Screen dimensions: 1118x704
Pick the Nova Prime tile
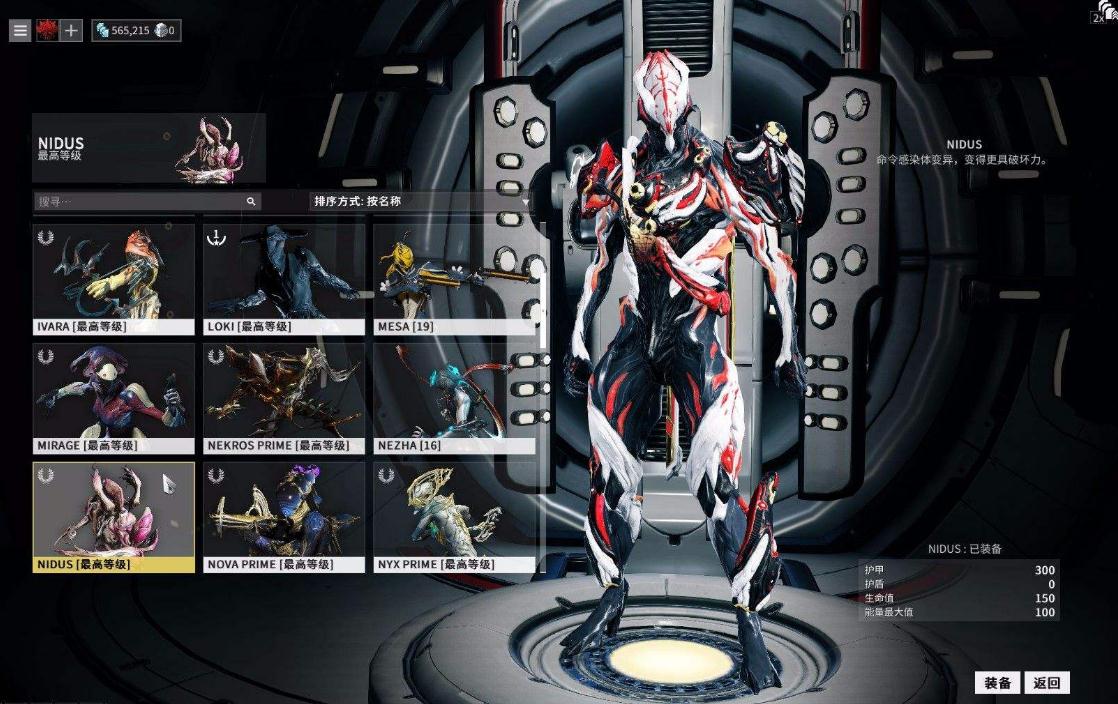point(284,516)
